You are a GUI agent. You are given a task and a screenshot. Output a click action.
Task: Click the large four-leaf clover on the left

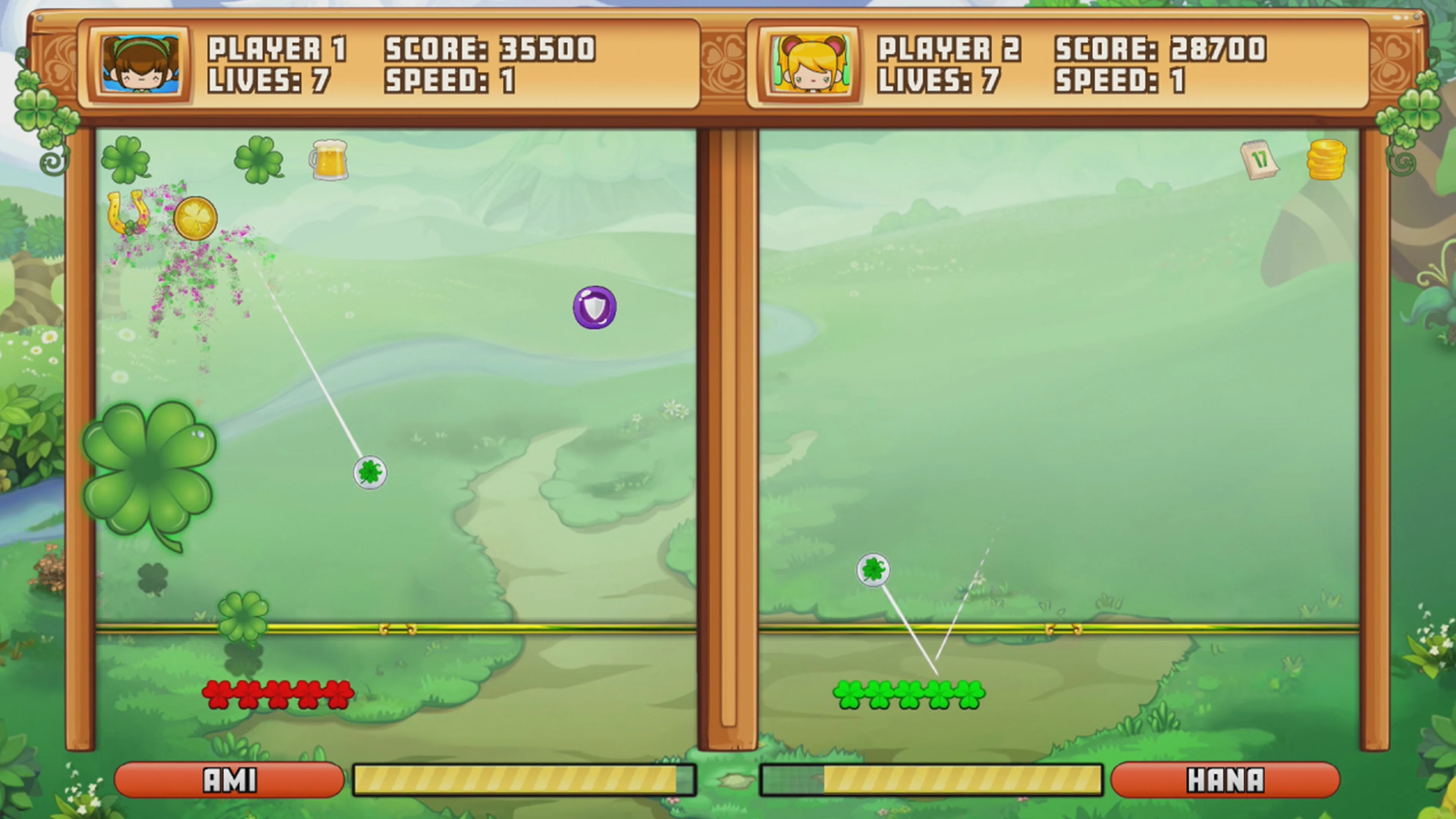[148, 463]
